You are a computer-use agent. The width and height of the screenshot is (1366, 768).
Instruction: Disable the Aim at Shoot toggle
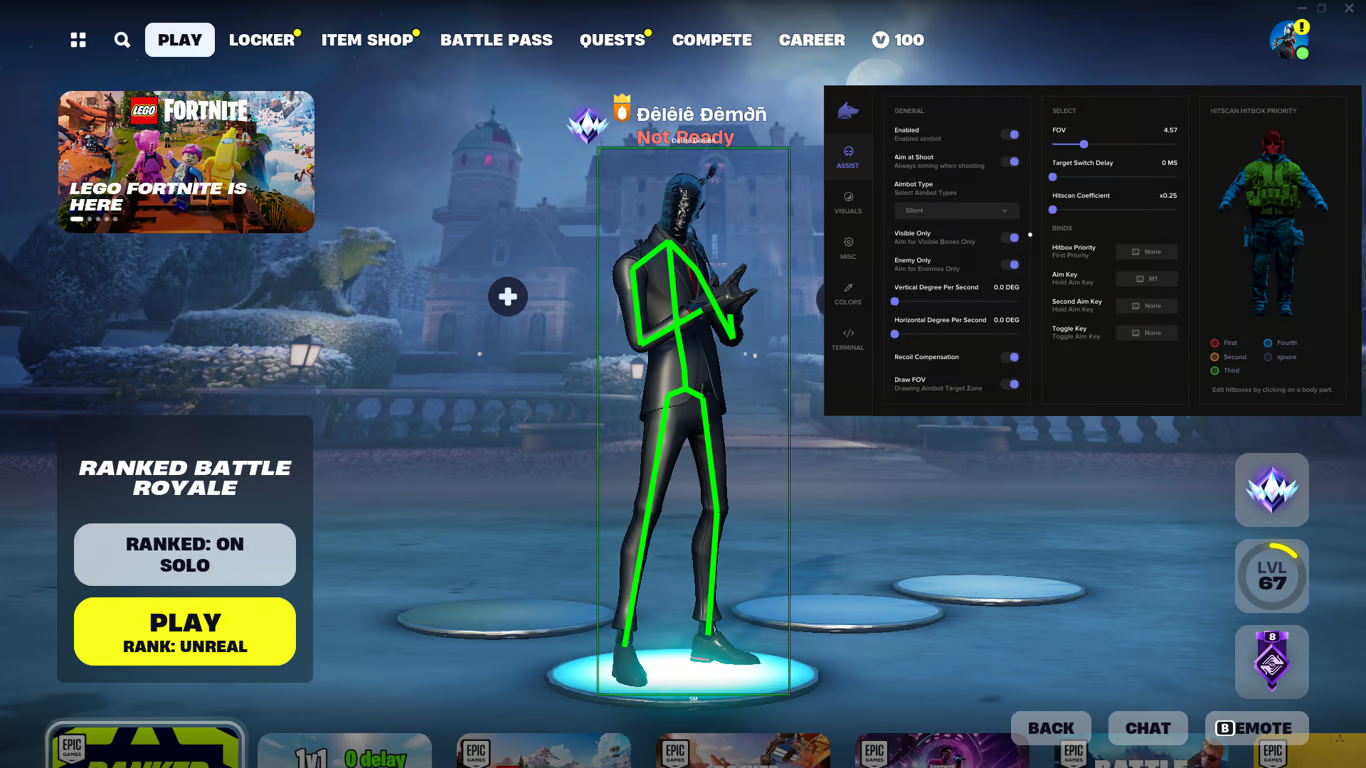1011,161
